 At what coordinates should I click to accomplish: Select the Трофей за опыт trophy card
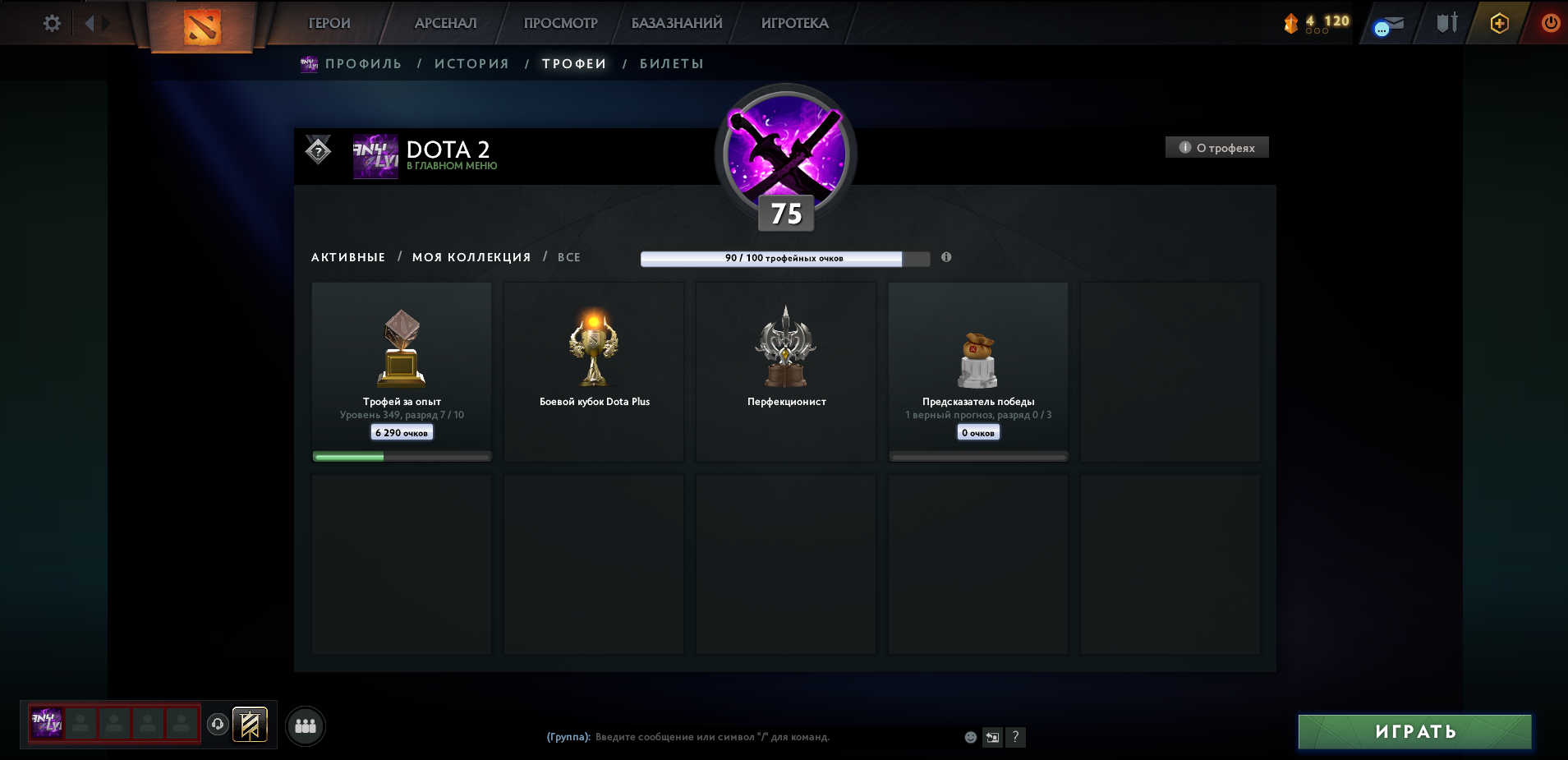tap(401, 370)
